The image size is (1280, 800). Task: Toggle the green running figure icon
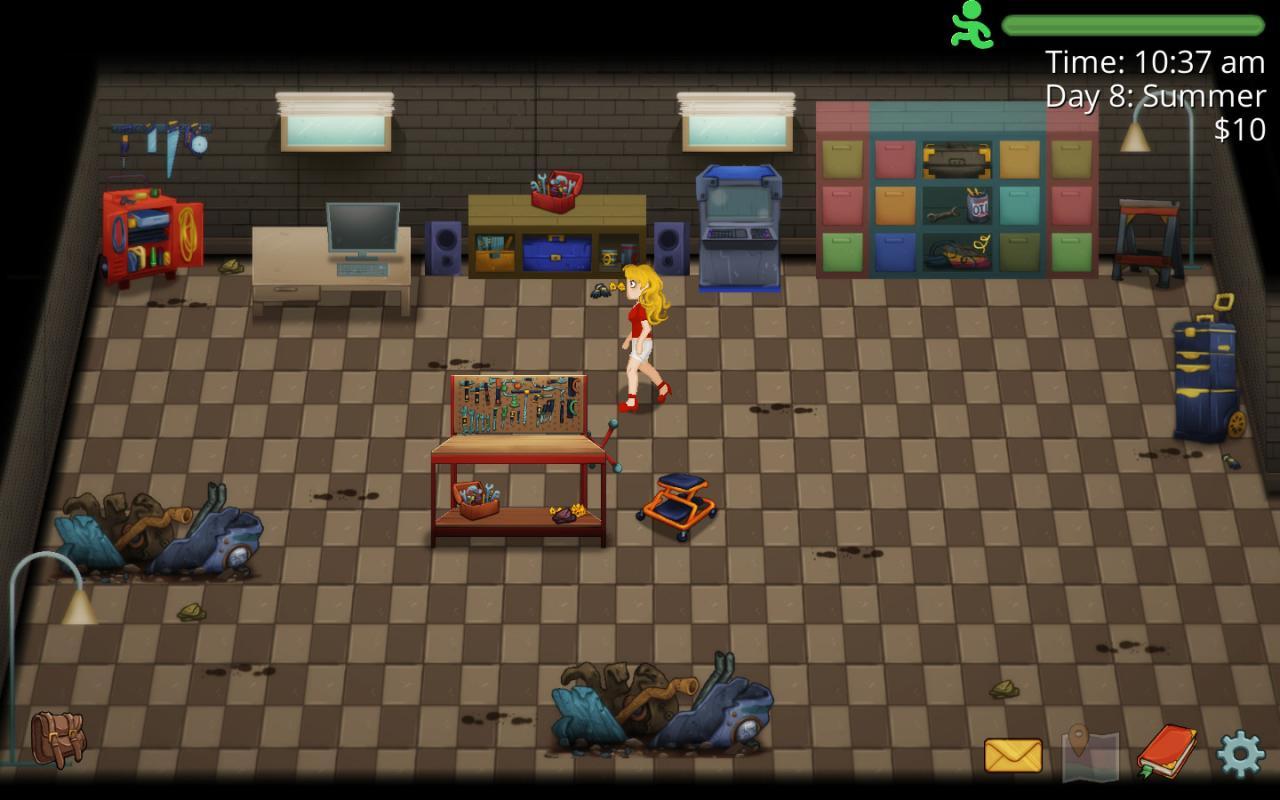point(971,25)
